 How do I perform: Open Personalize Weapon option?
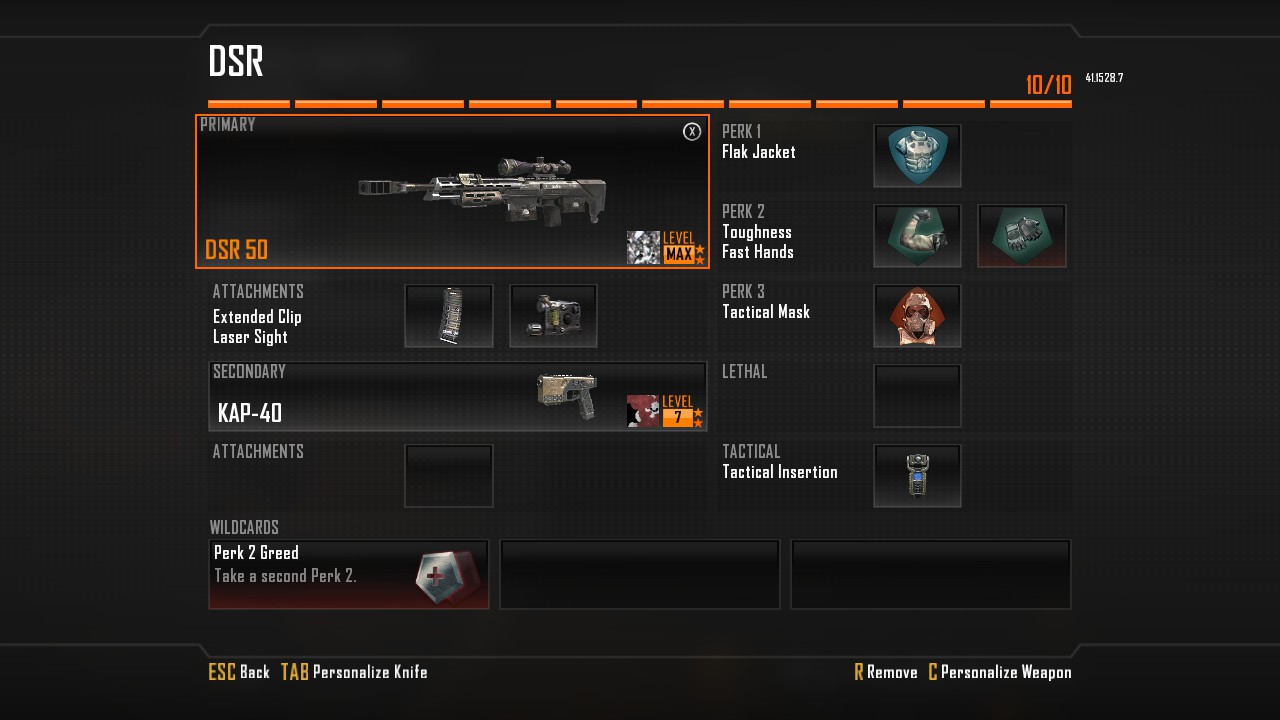[x=1000, y=672]
